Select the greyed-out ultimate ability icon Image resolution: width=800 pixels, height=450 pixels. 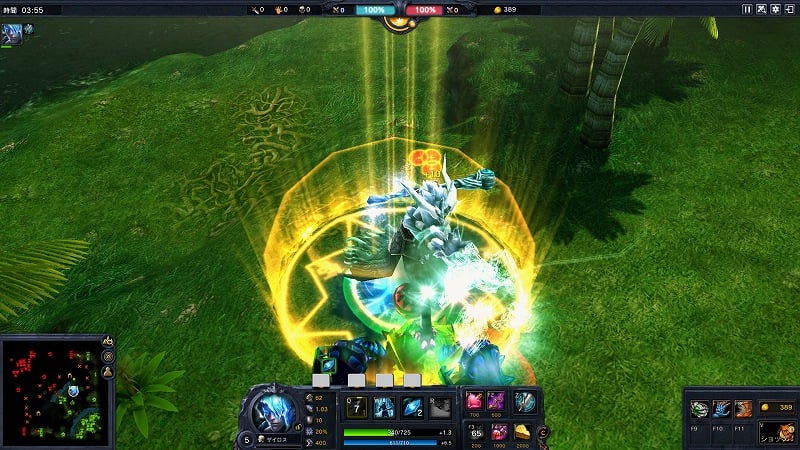pyautogui.click(x=440, y=407)
